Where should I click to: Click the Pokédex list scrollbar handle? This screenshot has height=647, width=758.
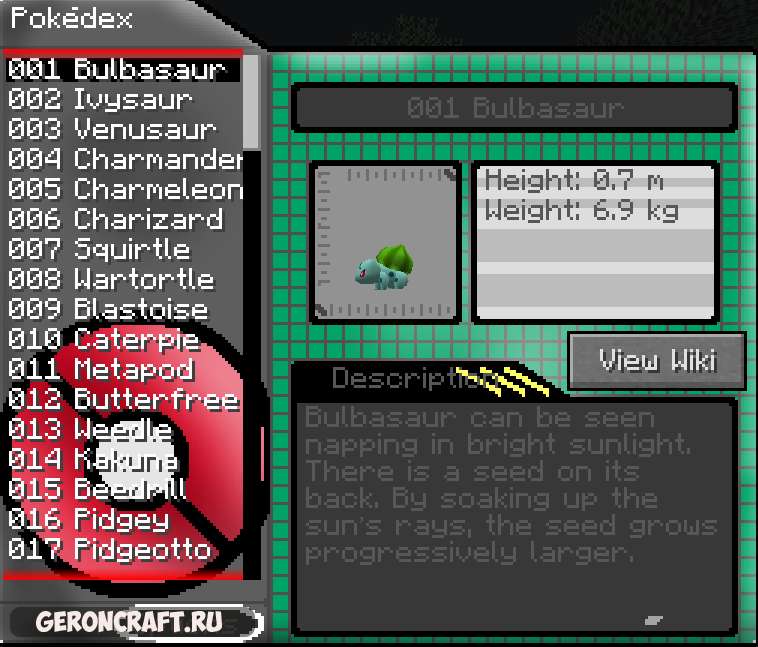pyautogui.click(x=252, y=100)
